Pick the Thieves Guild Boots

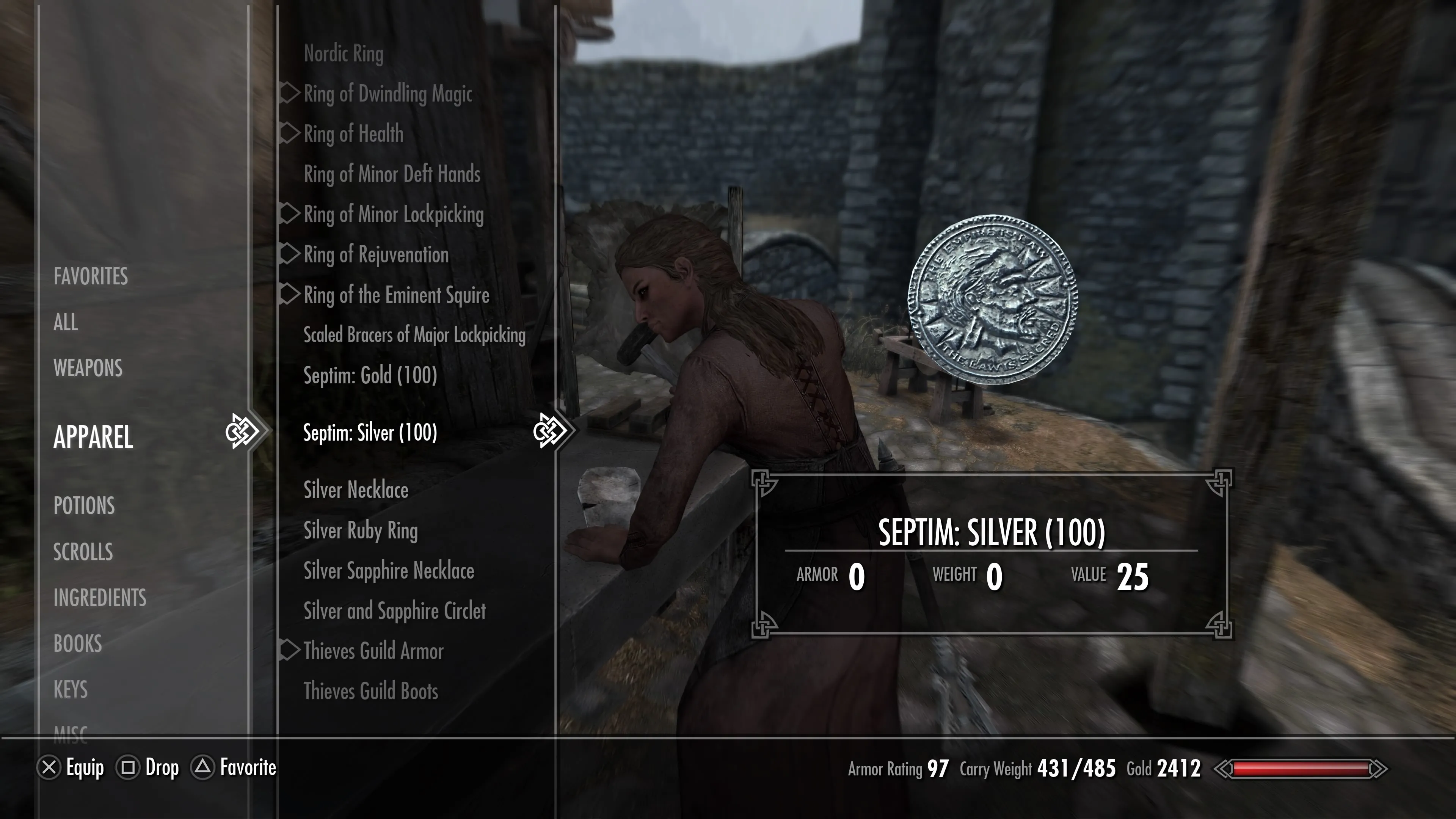tap(370, 691)
